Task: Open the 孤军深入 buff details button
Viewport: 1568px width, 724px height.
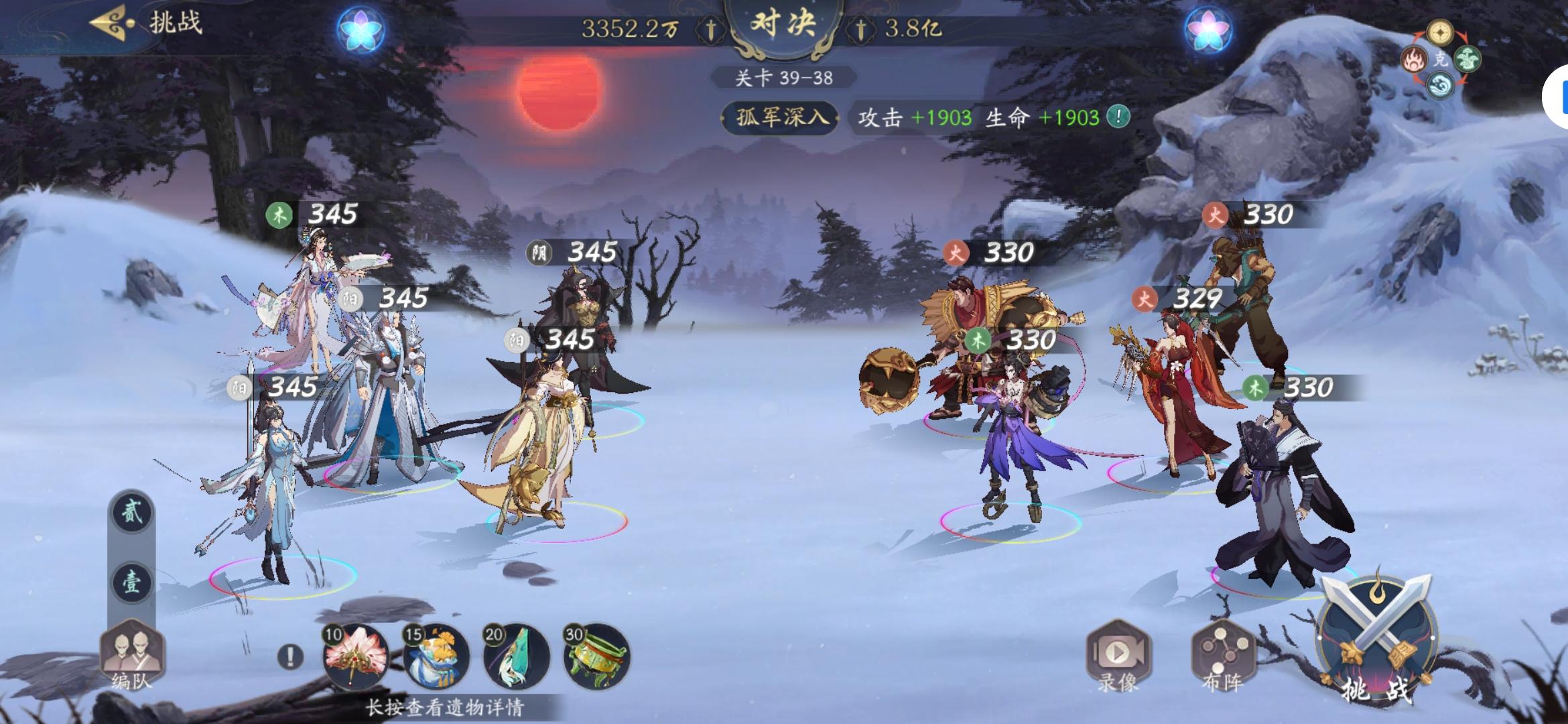Action: [x=781, y=117]
